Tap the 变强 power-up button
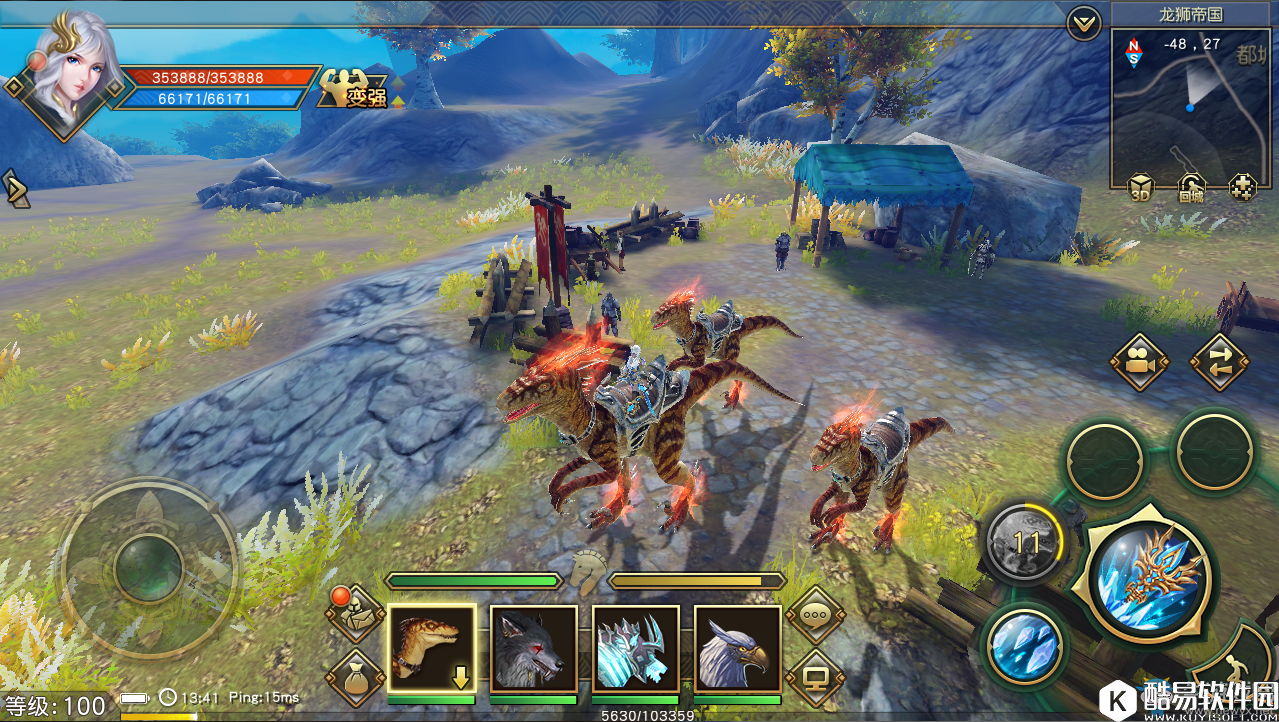This screenshot has width=1279, height=722. coord(354,91)
